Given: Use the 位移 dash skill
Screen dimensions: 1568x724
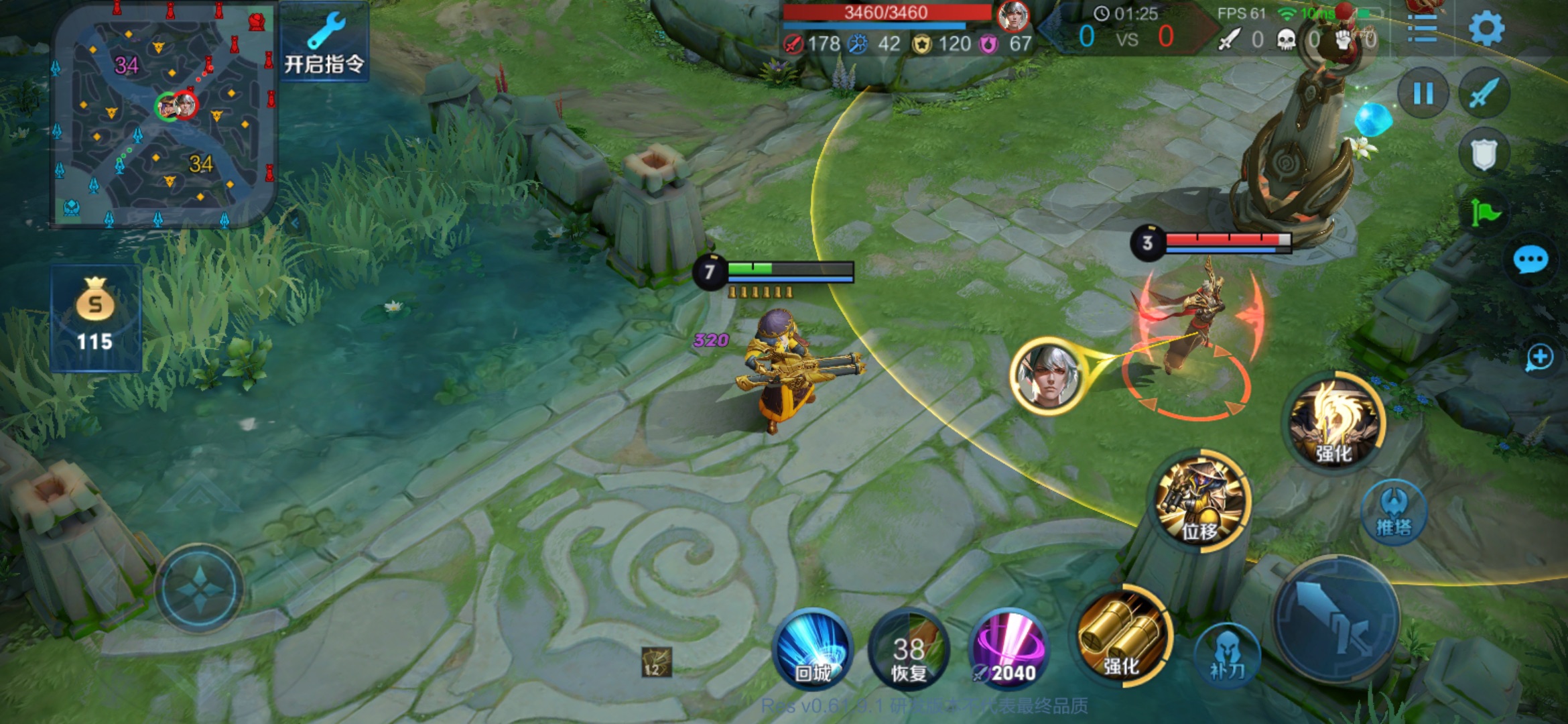Looking at the screenshot, I should 1201,501.
